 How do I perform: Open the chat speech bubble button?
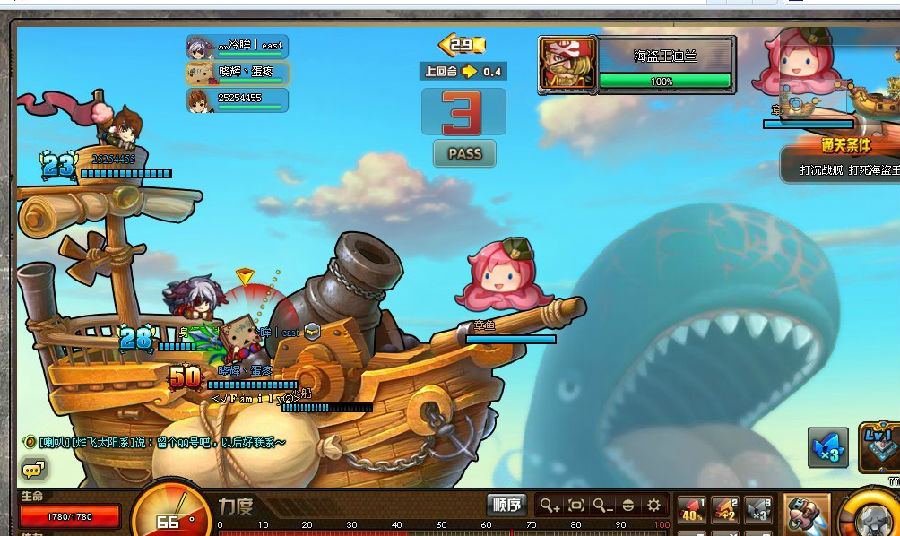[x=33, y=469]
